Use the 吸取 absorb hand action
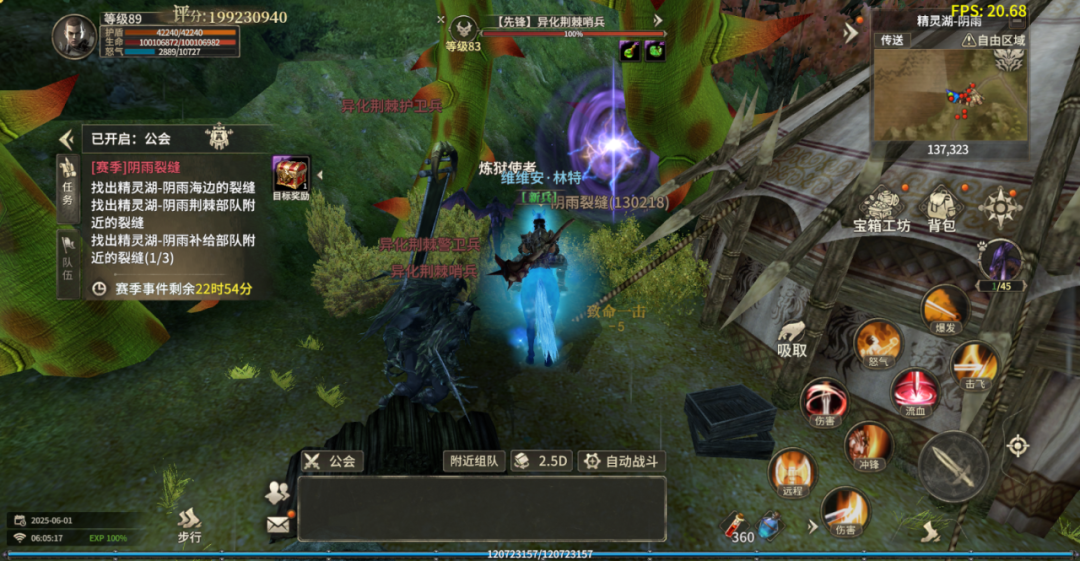Image resolution: width=1080 pixels, height=561 pixels. [792, 339]
